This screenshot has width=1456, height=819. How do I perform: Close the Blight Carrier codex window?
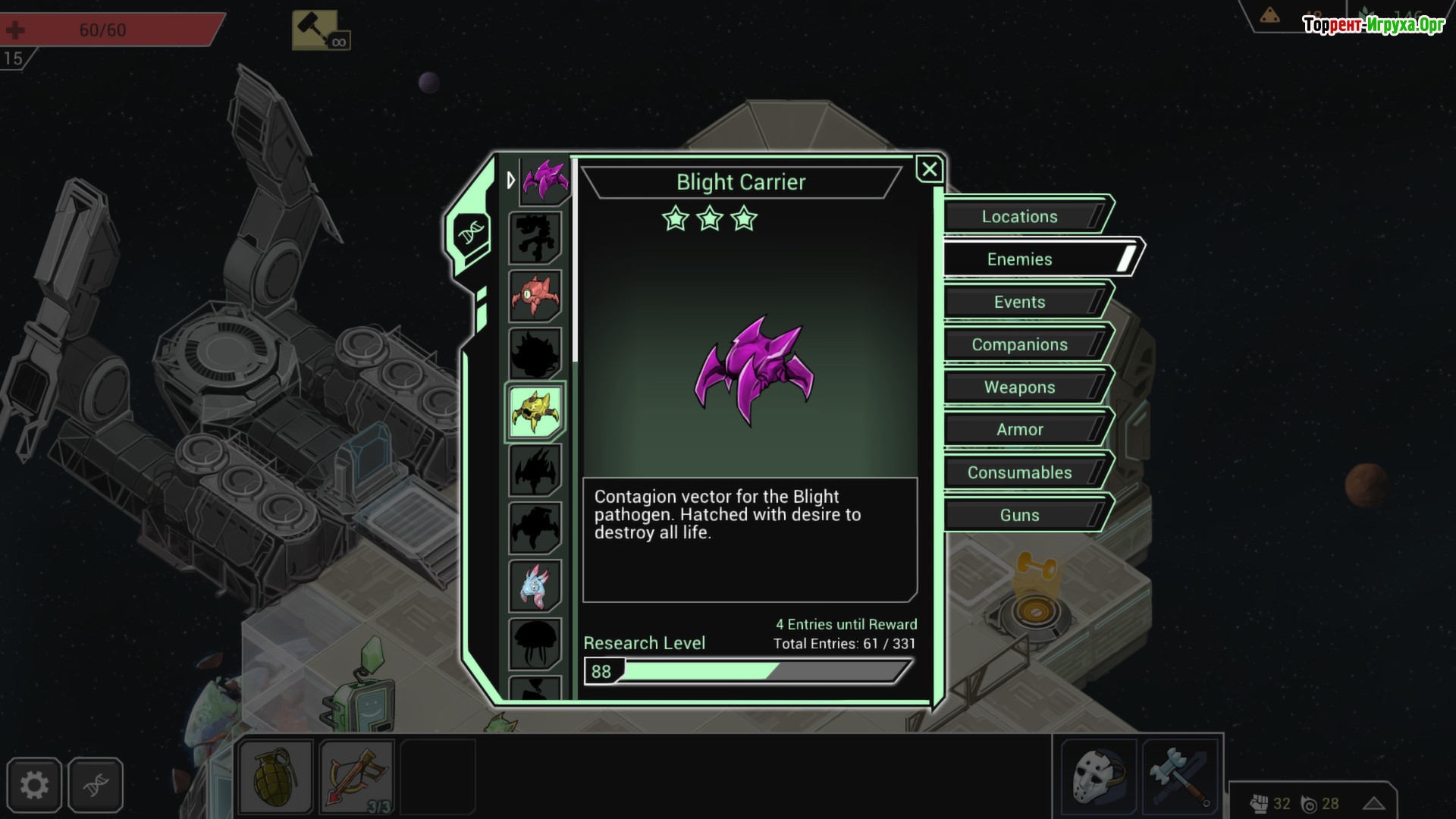[929, 169]
